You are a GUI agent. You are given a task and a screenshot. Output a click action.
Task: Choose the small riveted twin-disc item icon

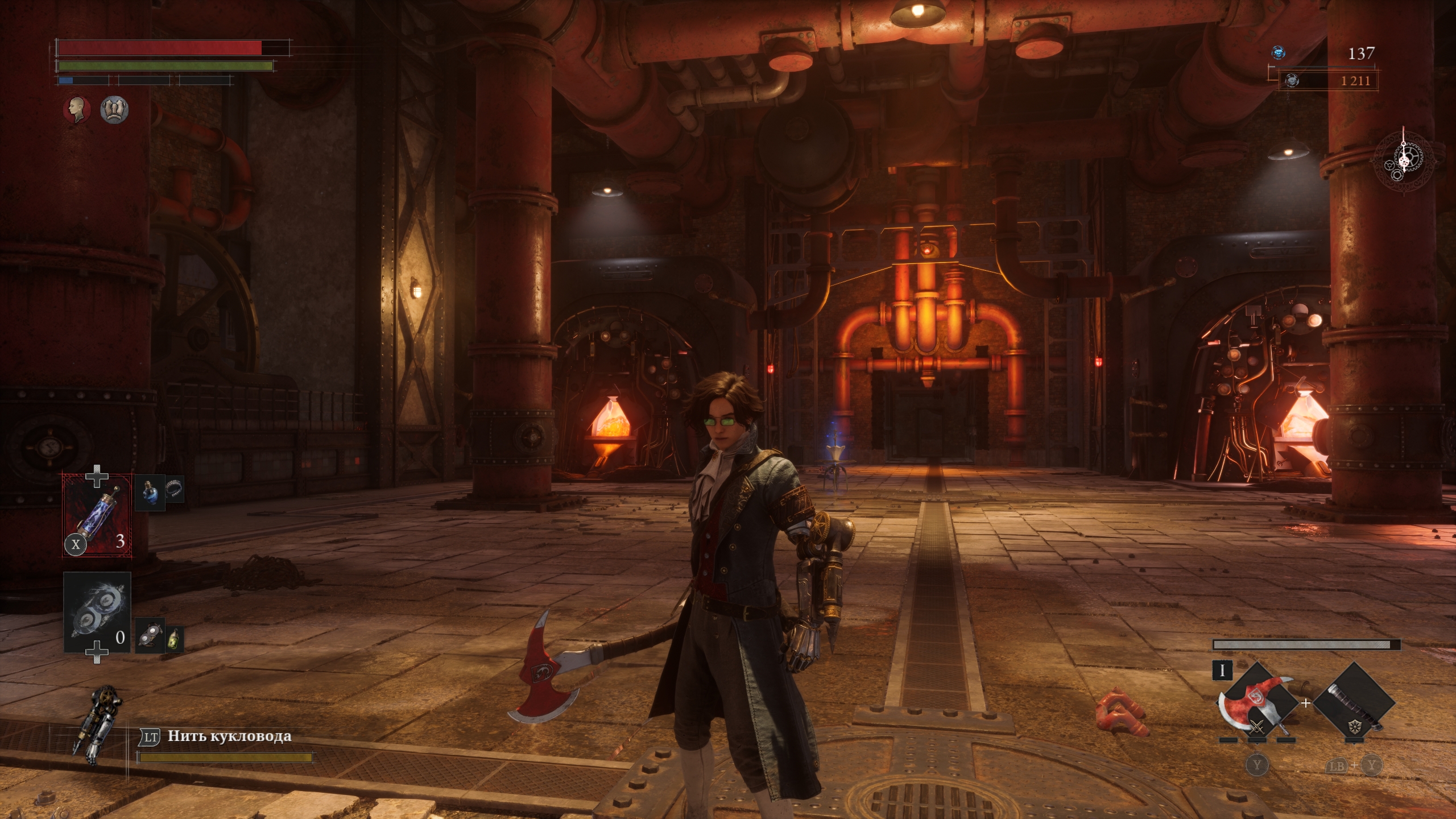coord(149,634)
